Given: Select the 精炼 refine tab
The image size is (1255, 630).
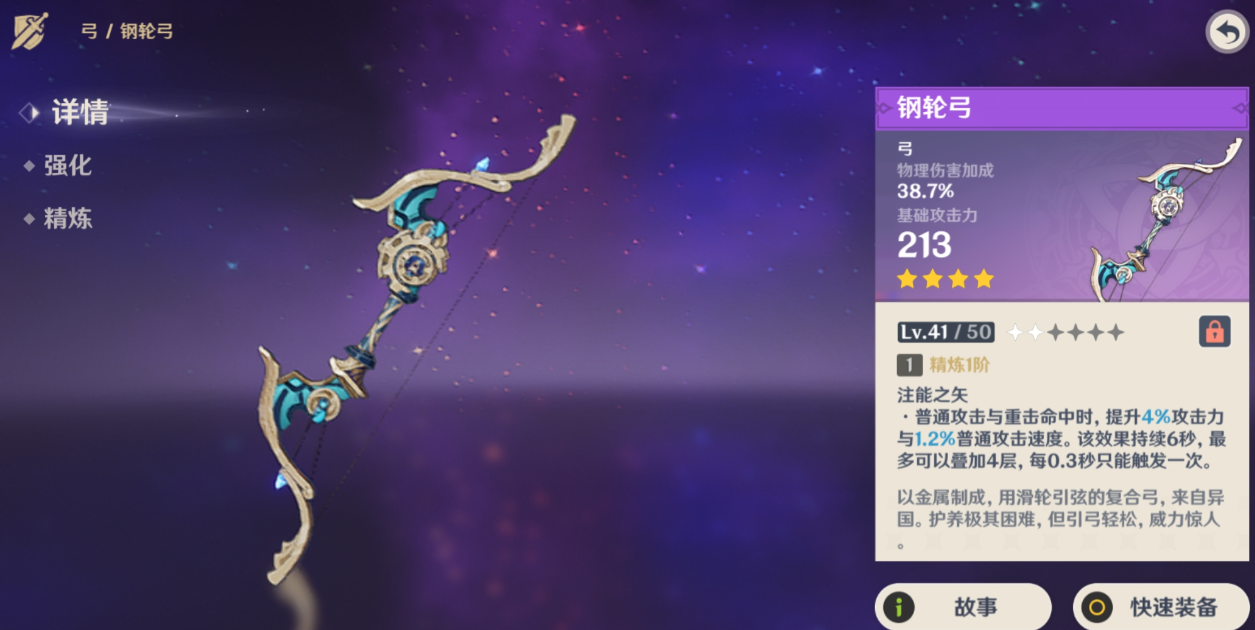Looking at the screenshot, I should [67, 219].
